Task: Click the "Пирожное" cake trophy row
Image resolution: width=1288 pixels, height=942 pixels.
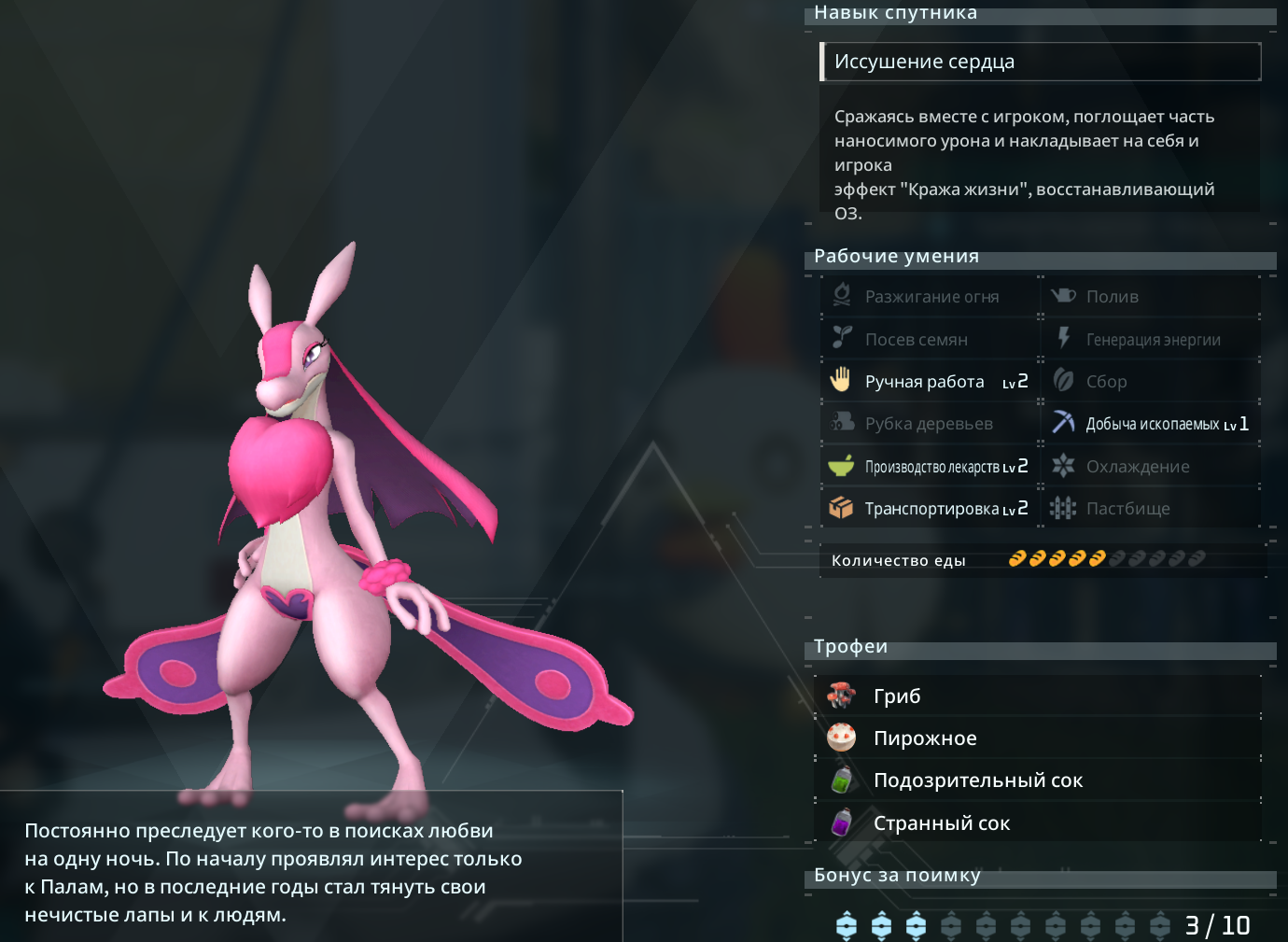Action: pos(1038,738)
